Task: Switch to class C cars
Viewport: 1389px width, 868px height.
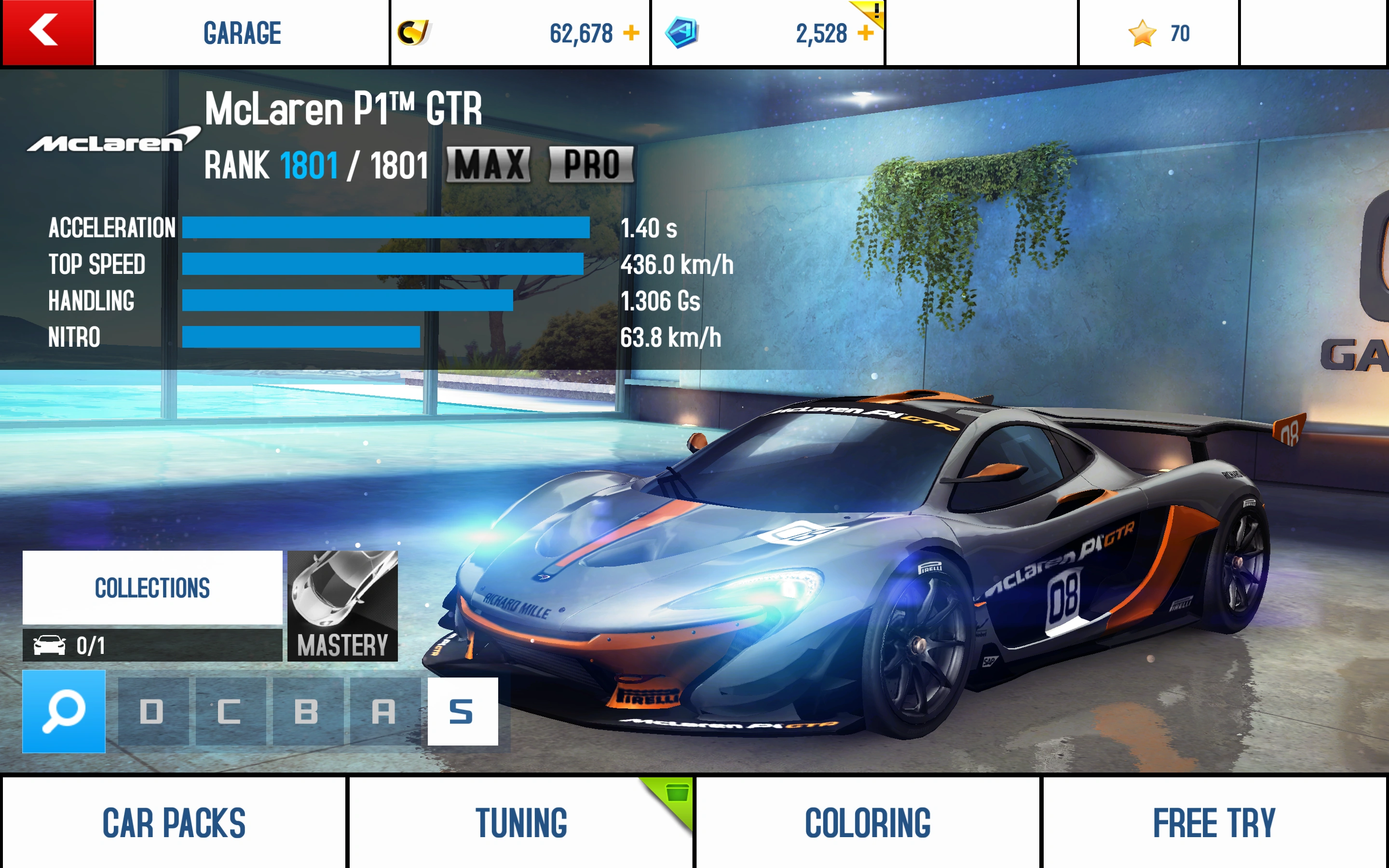Action: pyautogui.click(x=230, y=712)
